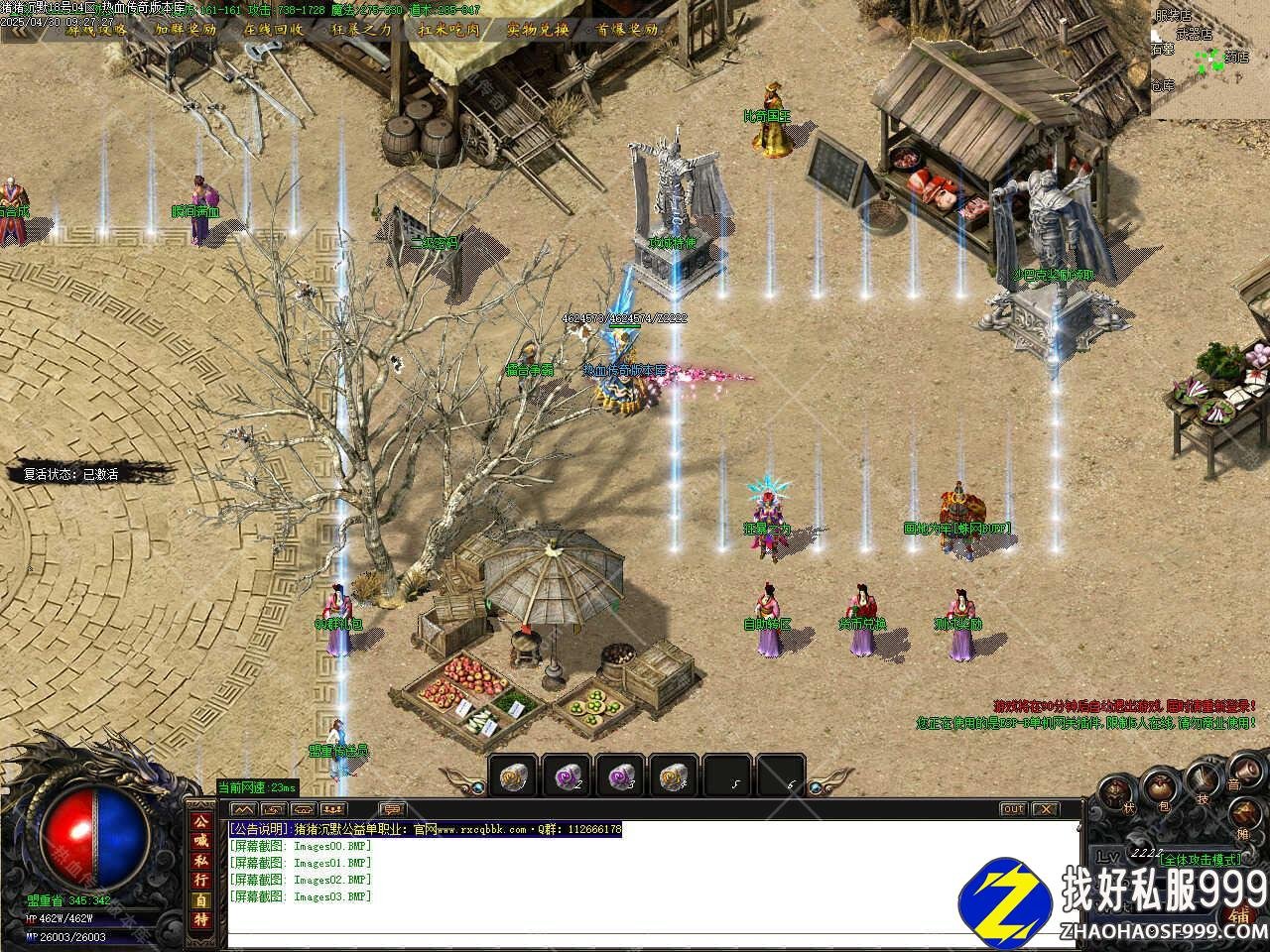Open the 狂暴之力 berserk power menu
The height and width of the screenshot is (952, 1270).
click(x=361, y=29)
